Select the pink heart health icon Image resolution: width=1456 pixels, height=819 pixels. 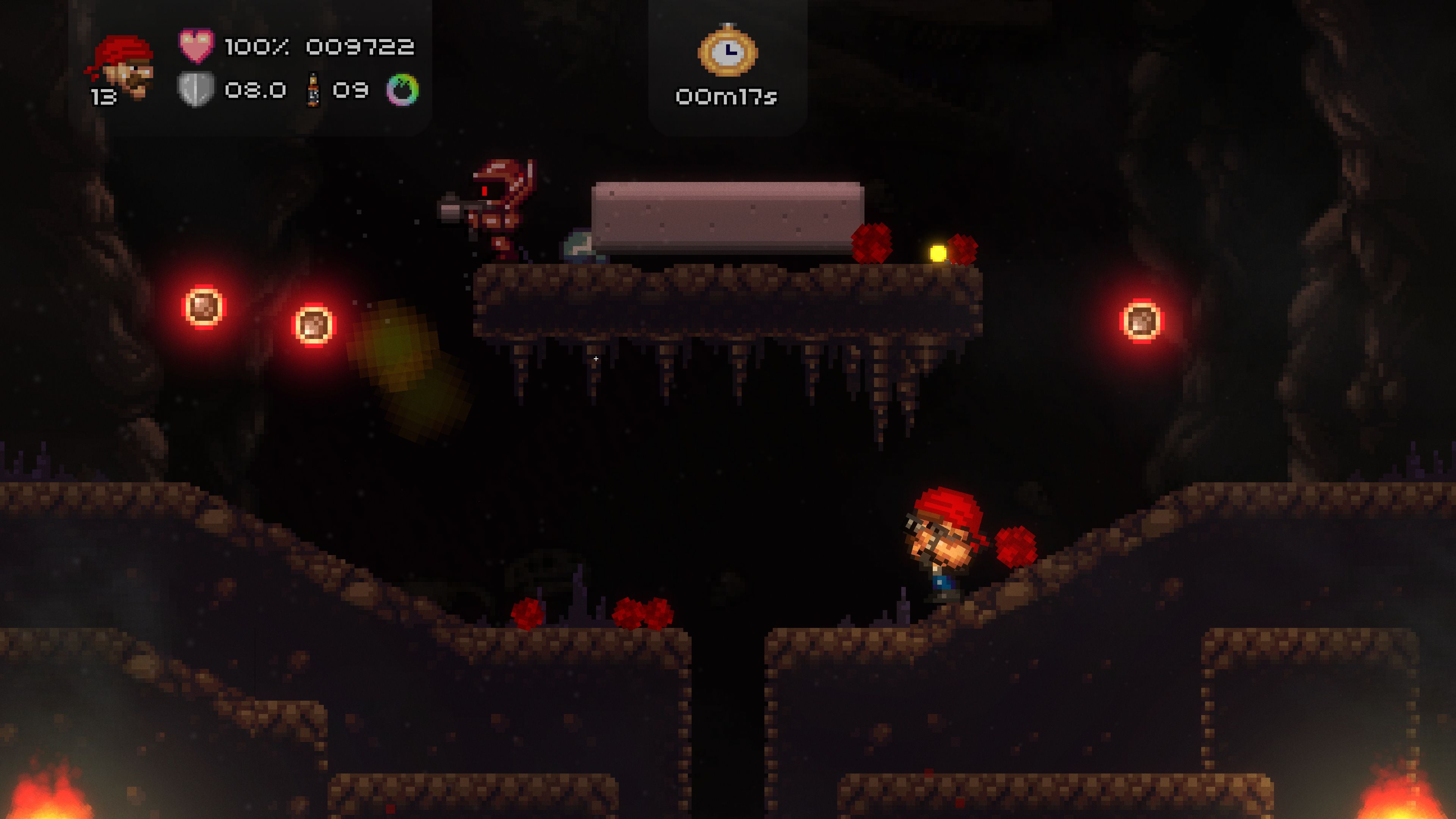click(196, 46)
